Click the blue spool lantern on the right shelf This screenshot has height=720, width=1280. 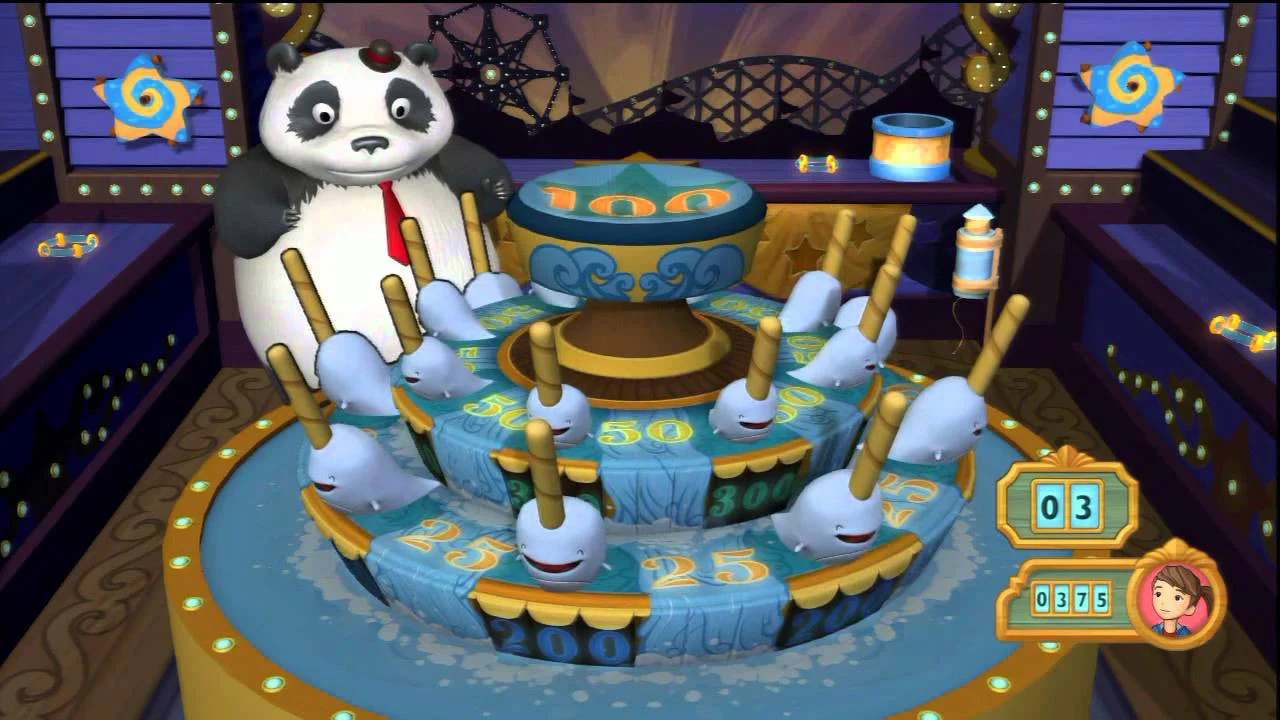(975, 260)
